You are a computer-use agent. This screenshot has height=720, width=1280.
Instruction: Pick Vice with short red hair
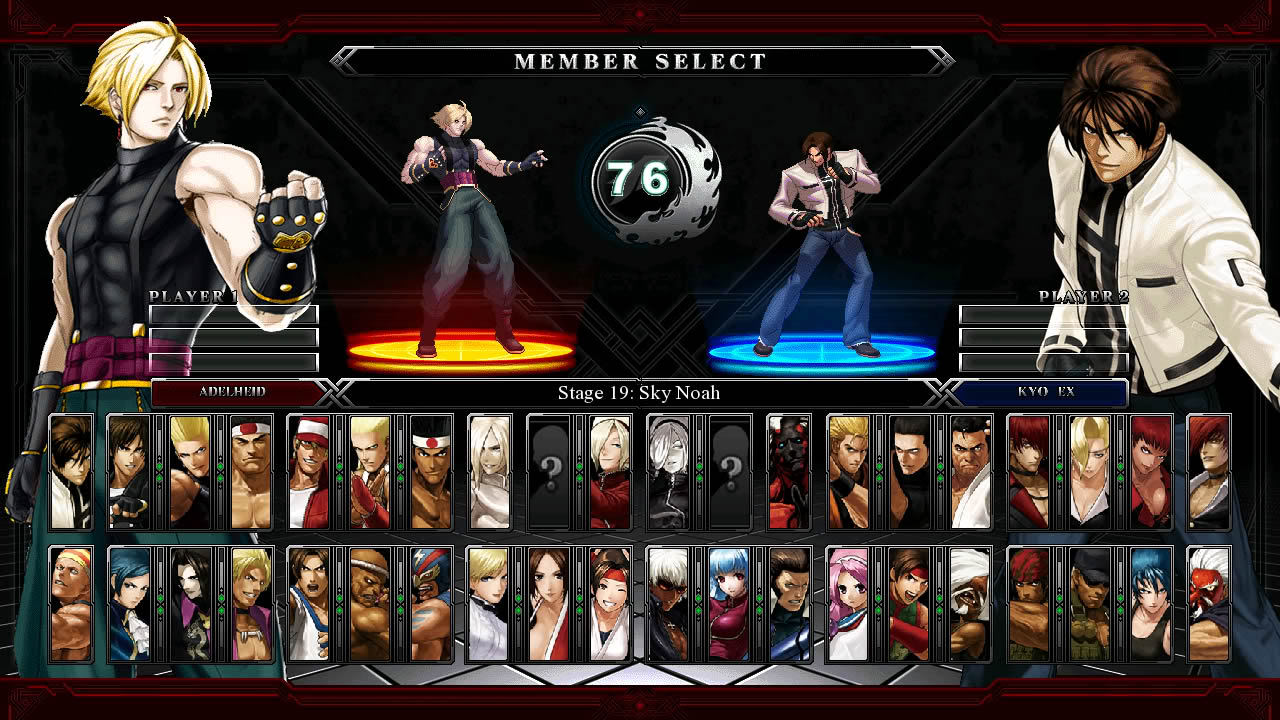pos(1150,472)
